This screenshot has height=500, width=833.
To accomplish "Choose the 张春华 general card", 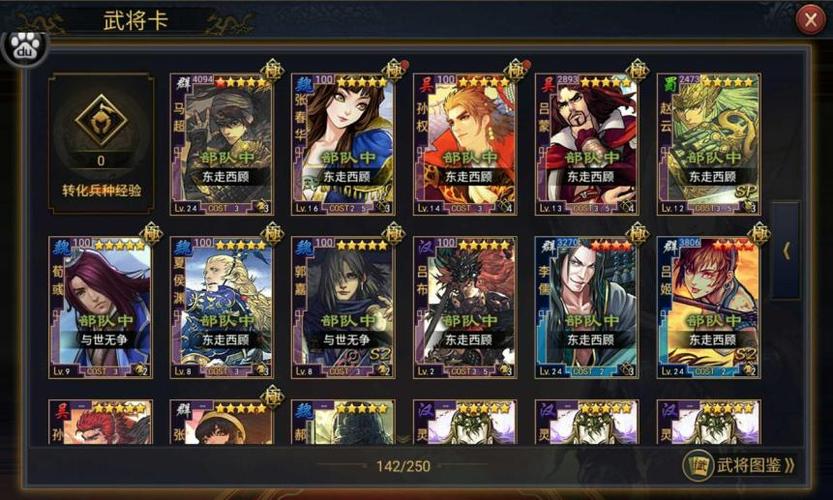I will [x=343, y=144].
